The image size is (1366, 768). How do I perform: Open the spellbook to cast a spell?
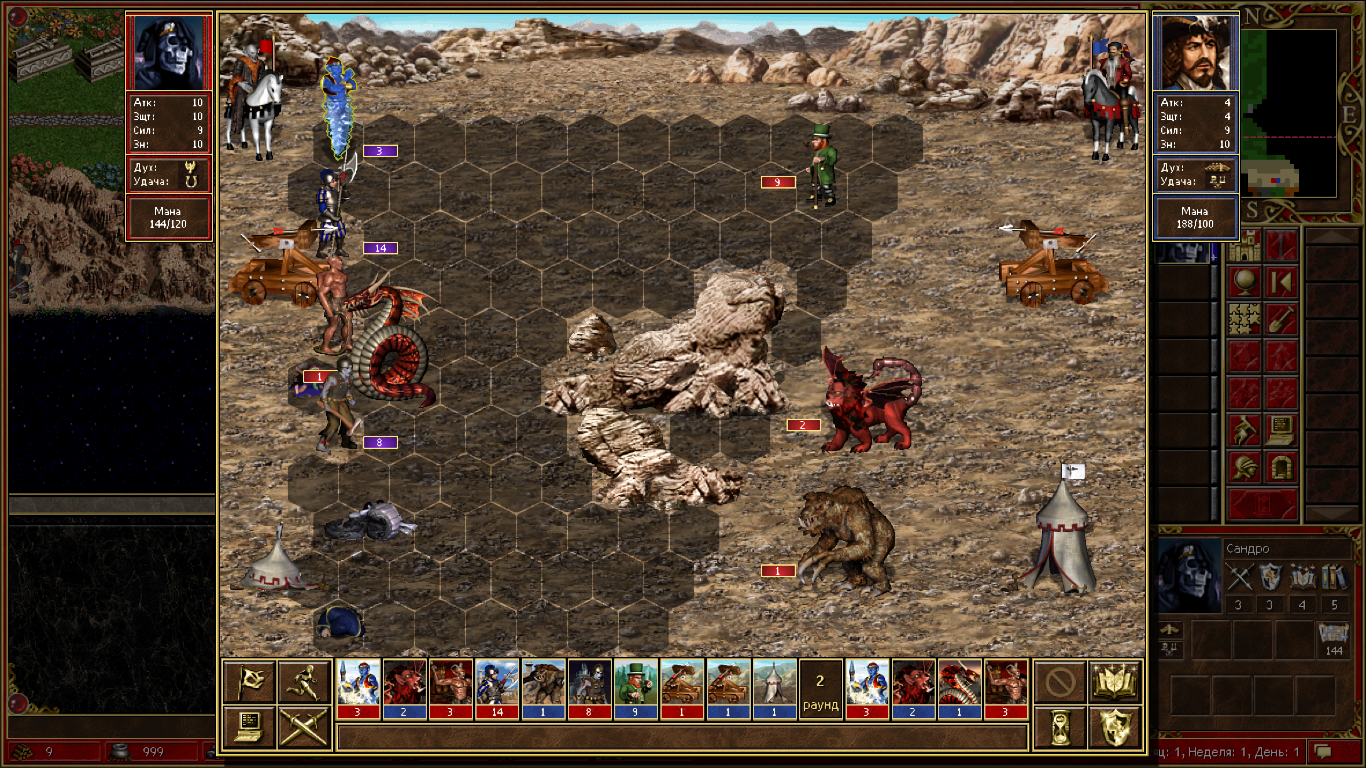coord(1115,682)
